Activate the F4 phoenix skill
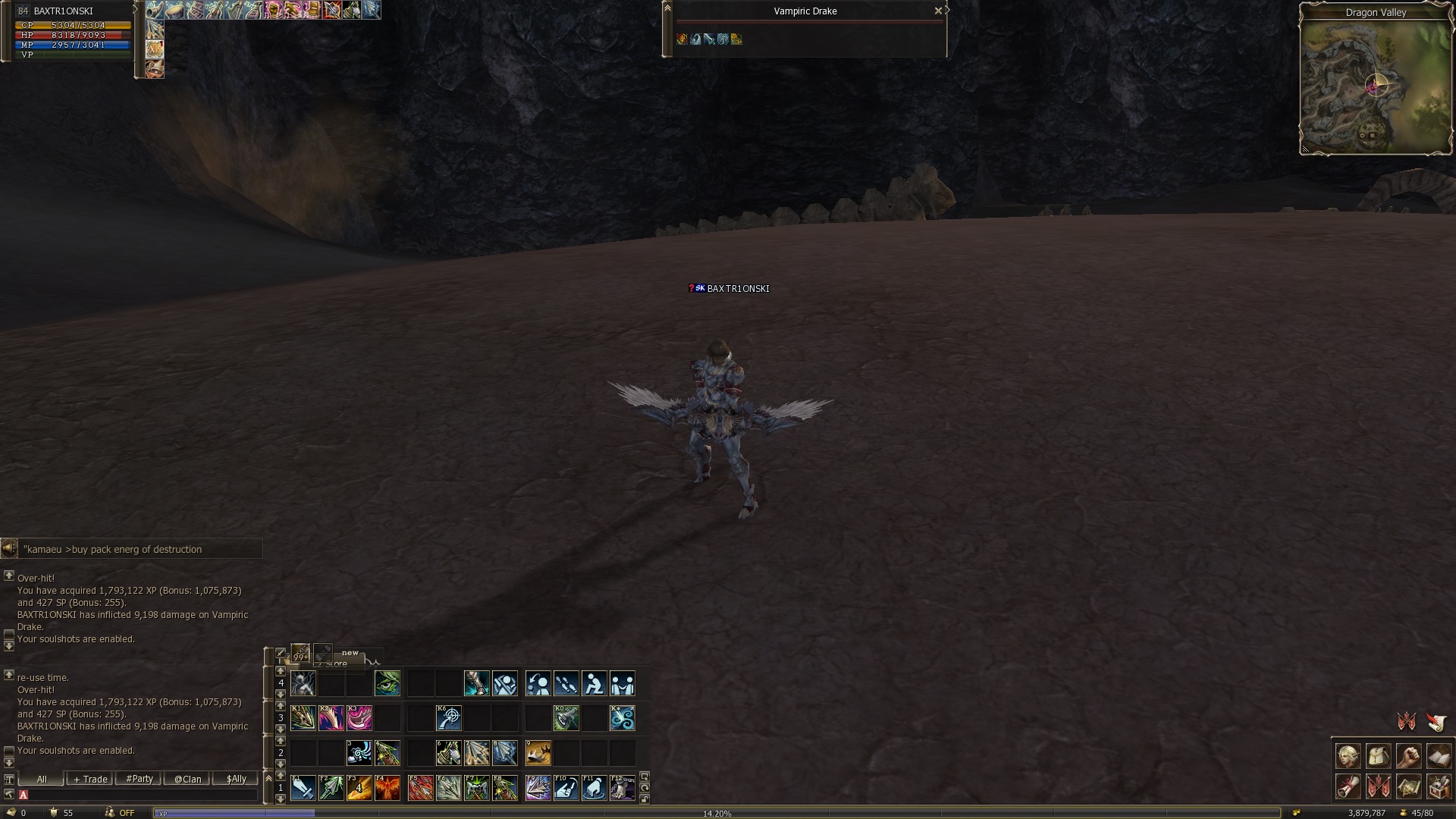Image resolution: width=1456 pixels, height=819 pixels. [387, 788]
